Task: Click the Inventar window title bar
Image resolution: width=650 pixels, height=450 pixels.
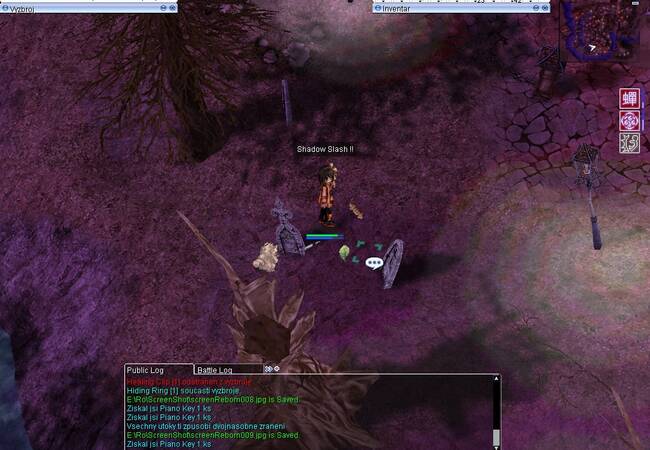Action: coord(450,7)
